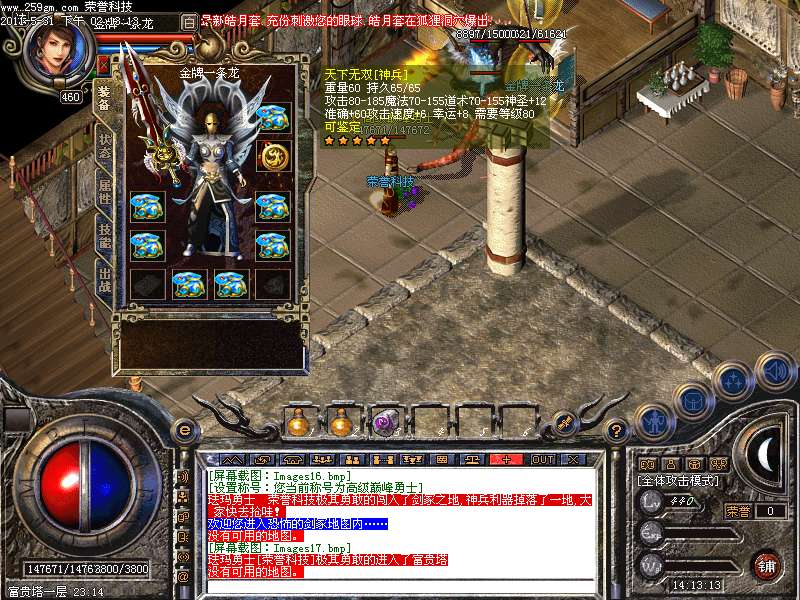The width and height of the screenshot is (800, 600).
Task: Open help with the question mark button
Action: click(617, 431)
